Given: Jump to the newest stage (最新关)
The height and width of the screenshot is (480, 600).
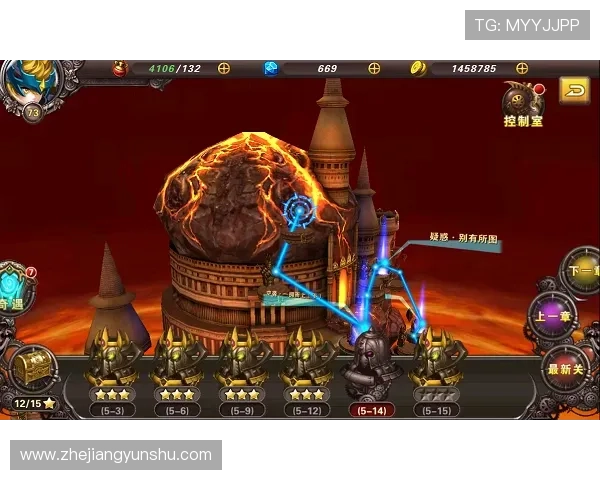Looking at the screenshot, I should 570,367.
